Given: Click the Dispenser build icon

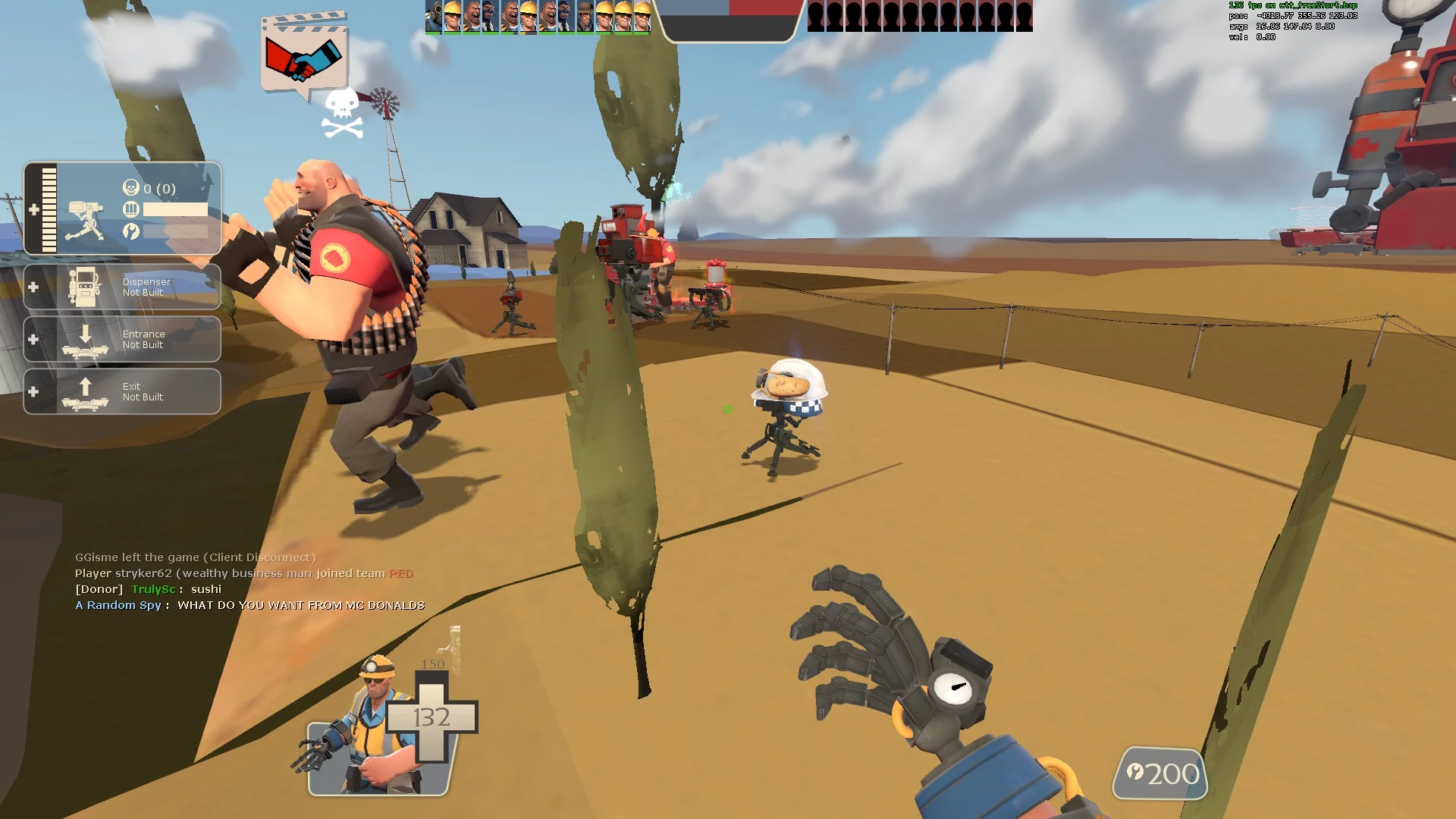Looking at the screenshot, I should click(86, 287).
